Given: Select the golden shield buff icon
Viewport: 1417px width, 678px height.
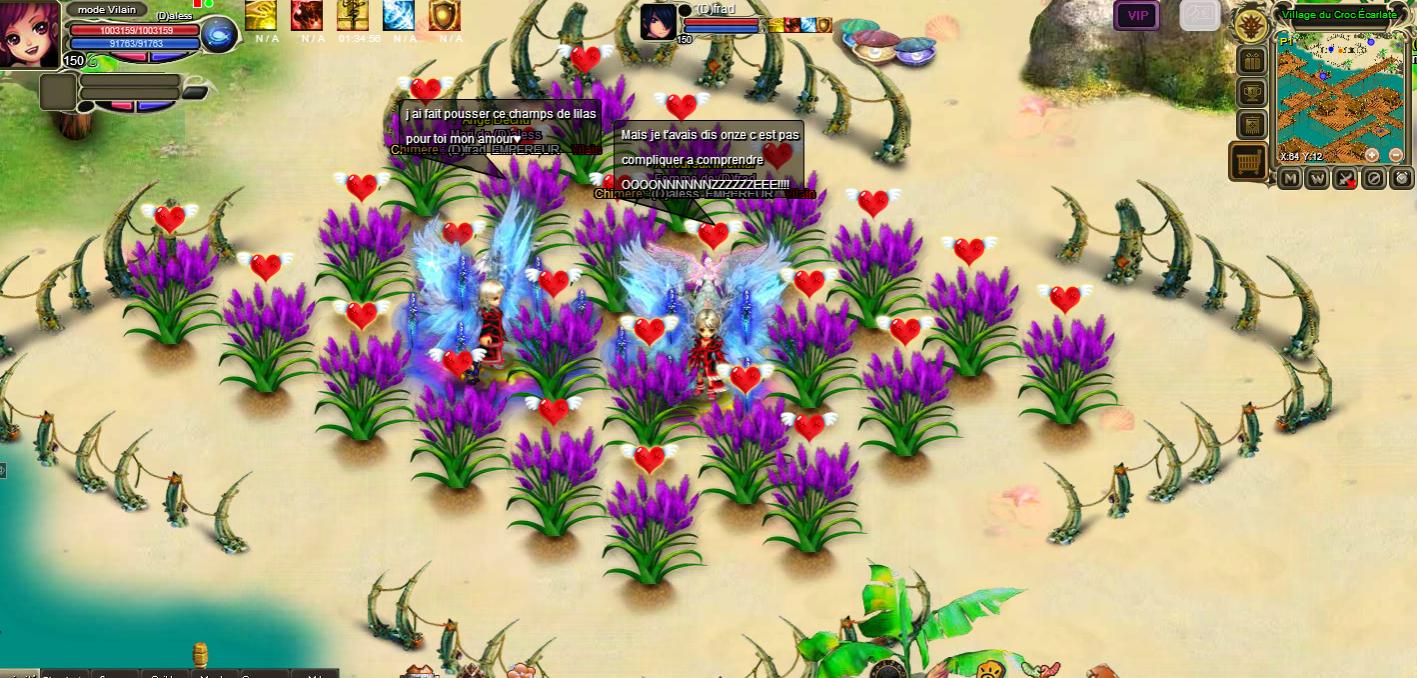Looking at the screenshot, I should point(445,15).
